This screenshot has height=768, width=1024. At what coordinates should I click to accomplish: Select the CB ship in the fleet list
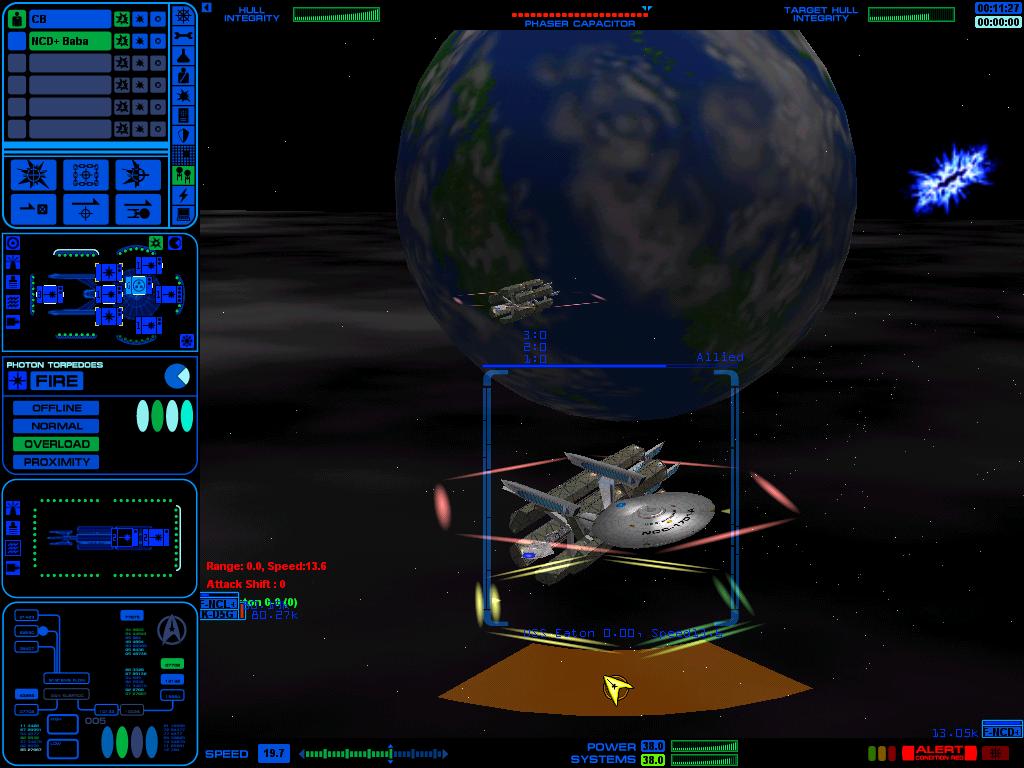coord(69,19)
